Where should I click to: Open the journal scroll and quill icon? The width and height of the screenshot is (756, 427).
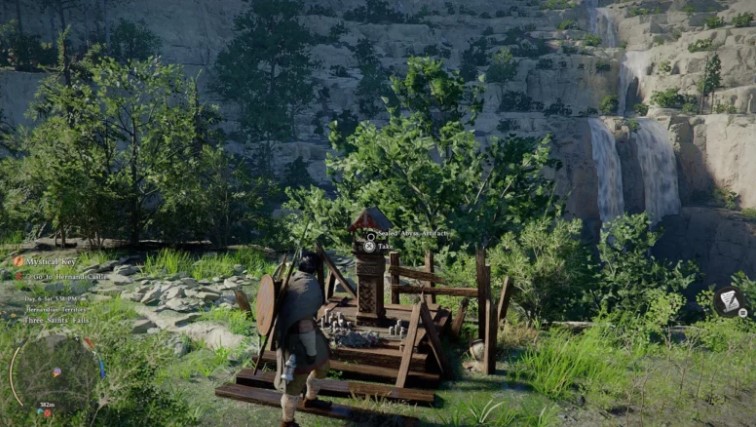[x=729, y=302]
